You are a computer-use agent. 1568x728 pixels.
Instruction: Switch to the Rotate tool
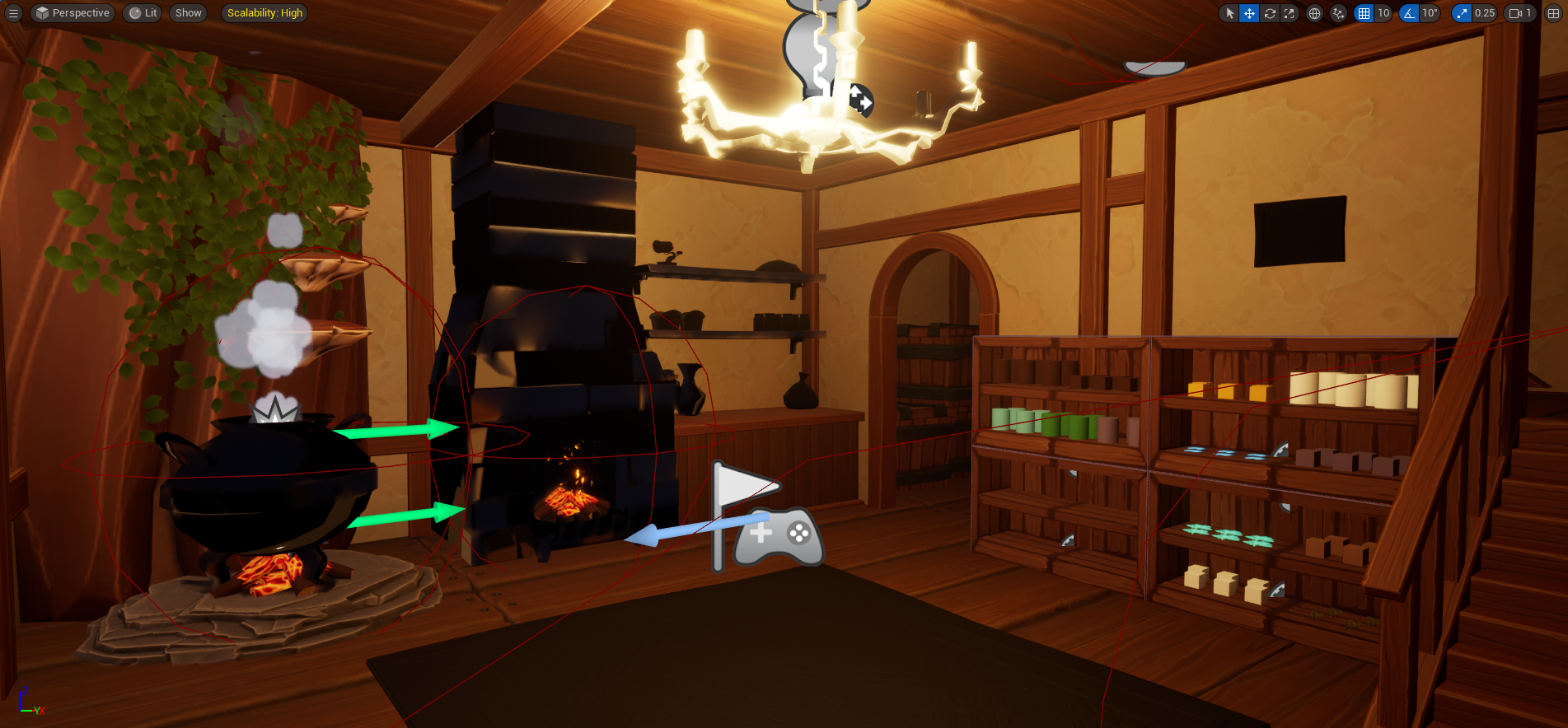tap(1270, 13)
